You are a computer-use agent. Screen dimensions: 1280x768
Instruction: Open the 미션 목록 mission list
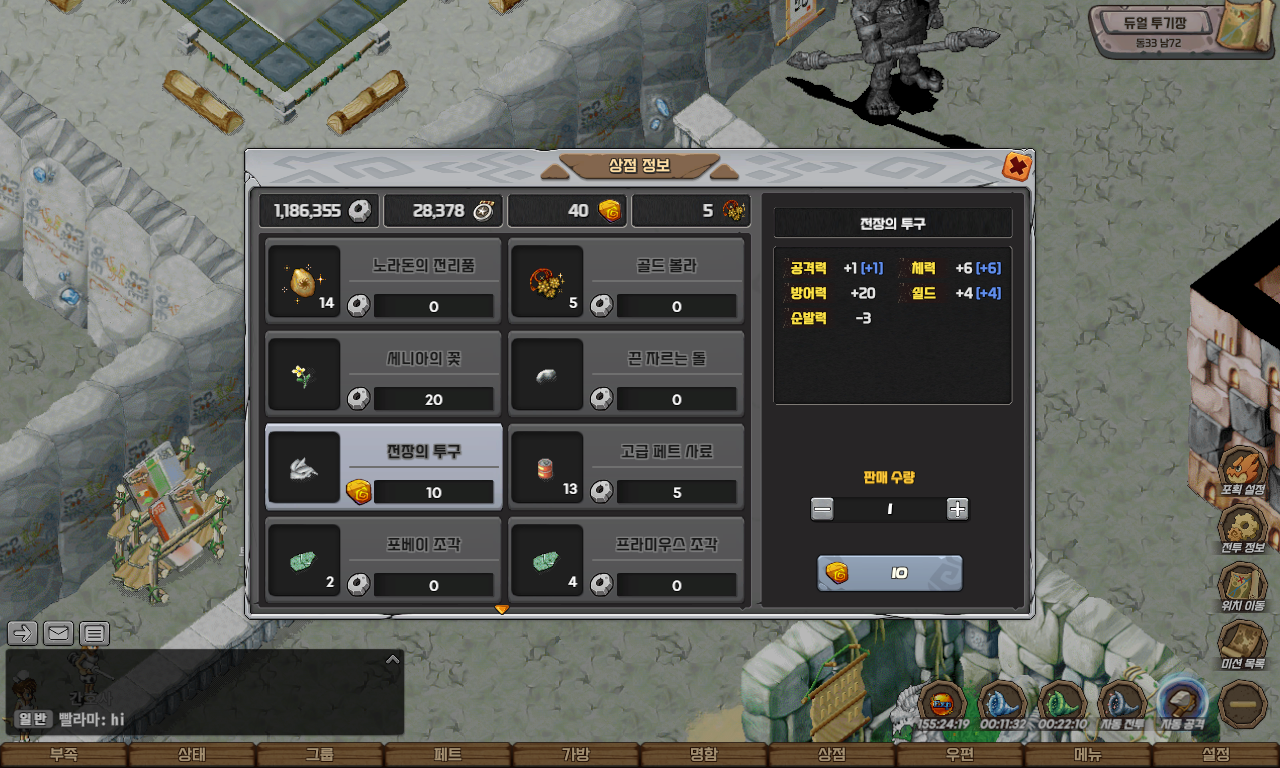1243,643
